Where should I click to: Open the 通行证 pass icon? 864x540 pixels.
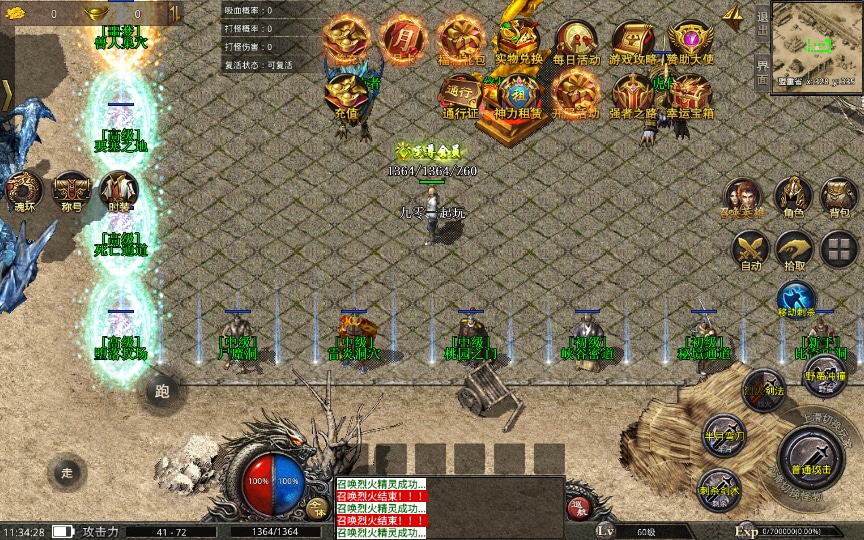[x=461, y=94]
